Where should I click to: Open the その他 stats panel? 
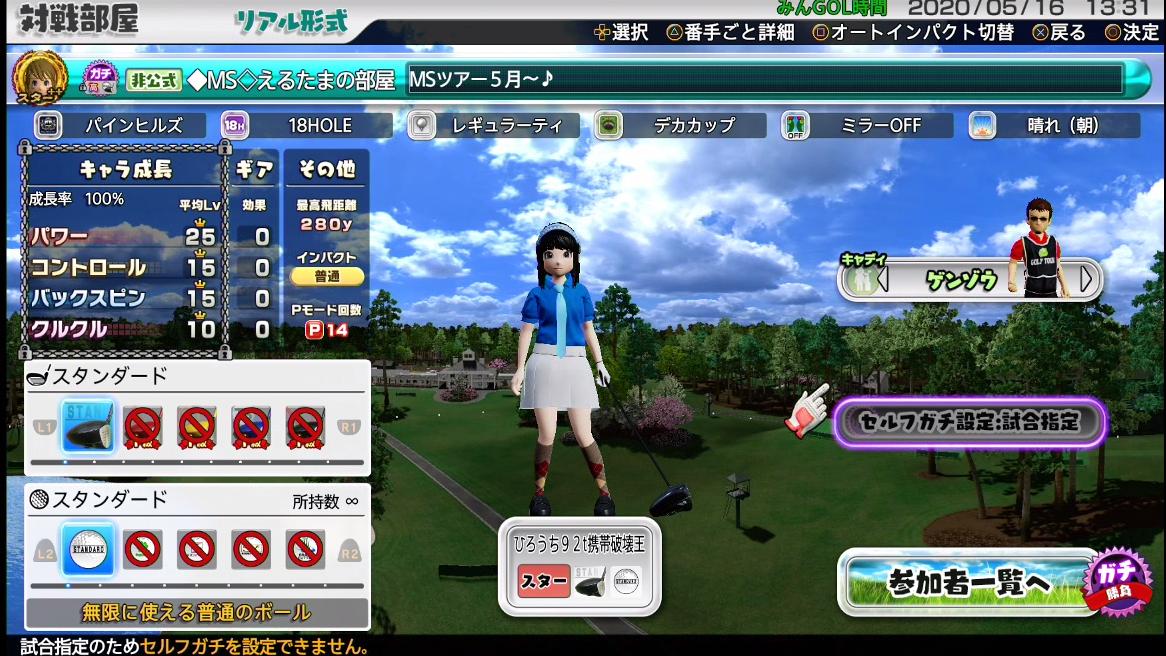(x=326, y=170)
